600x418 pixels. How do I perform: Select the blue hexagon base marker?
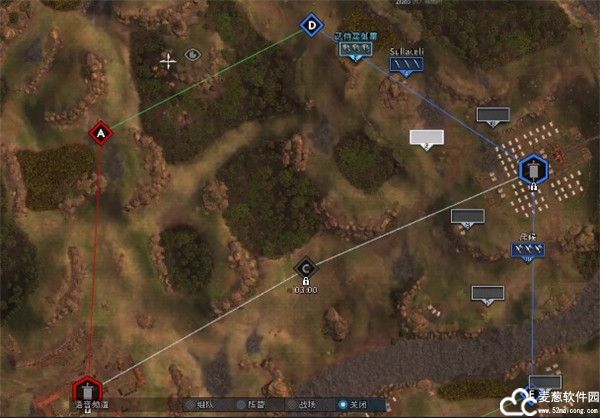(x=533, y=168)
